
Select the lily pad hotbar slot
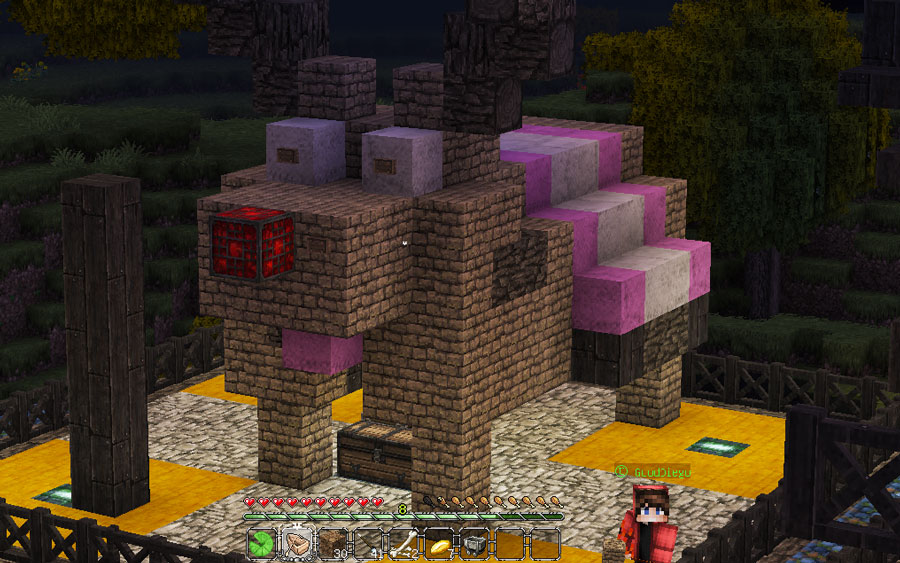(262, 544)
